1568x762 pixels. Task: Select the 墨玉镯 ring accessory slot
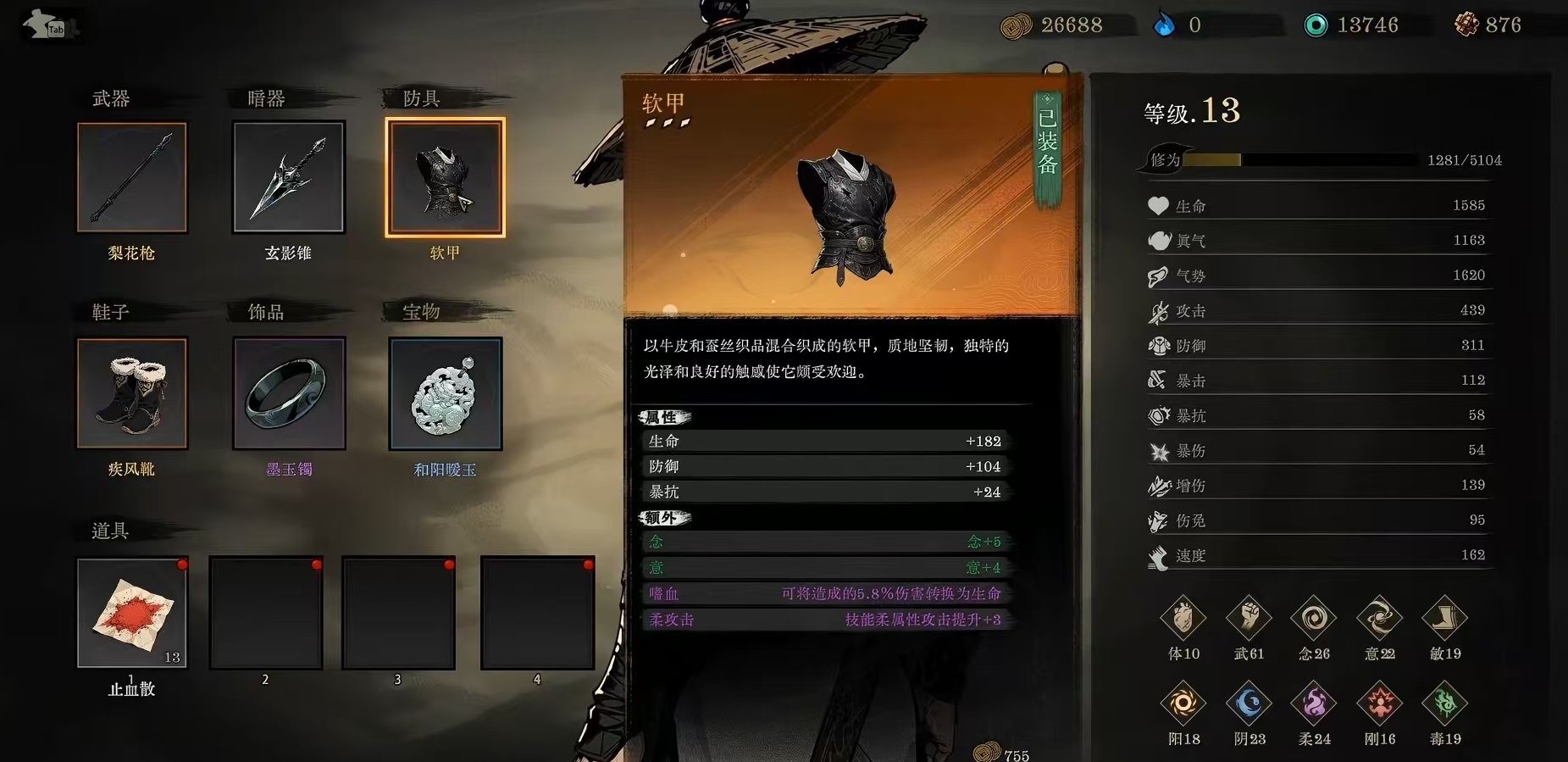pos(289,392)
